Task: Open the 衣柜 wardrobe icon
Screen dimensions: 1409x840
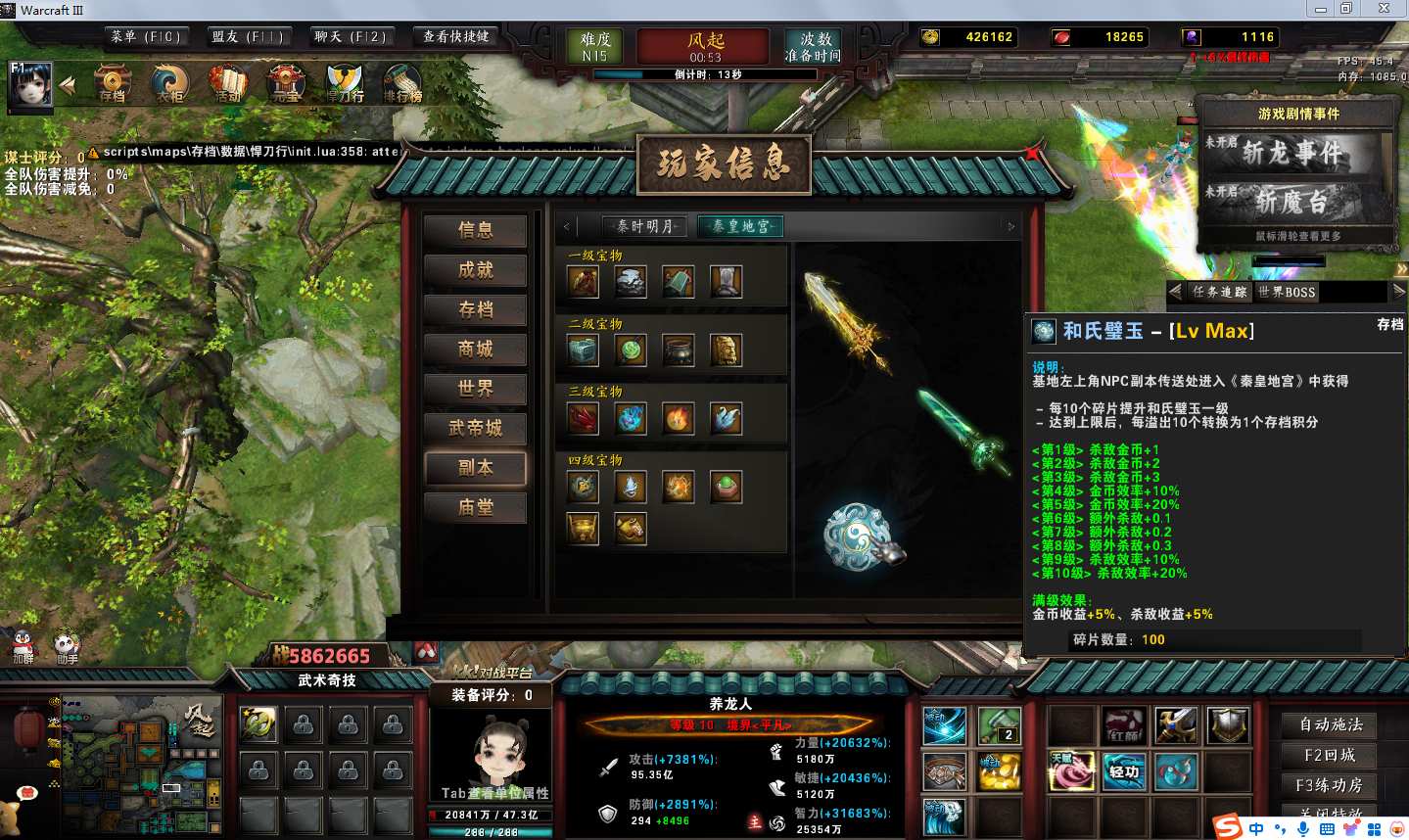Action: pyautogui.click(x=170, y=84)
